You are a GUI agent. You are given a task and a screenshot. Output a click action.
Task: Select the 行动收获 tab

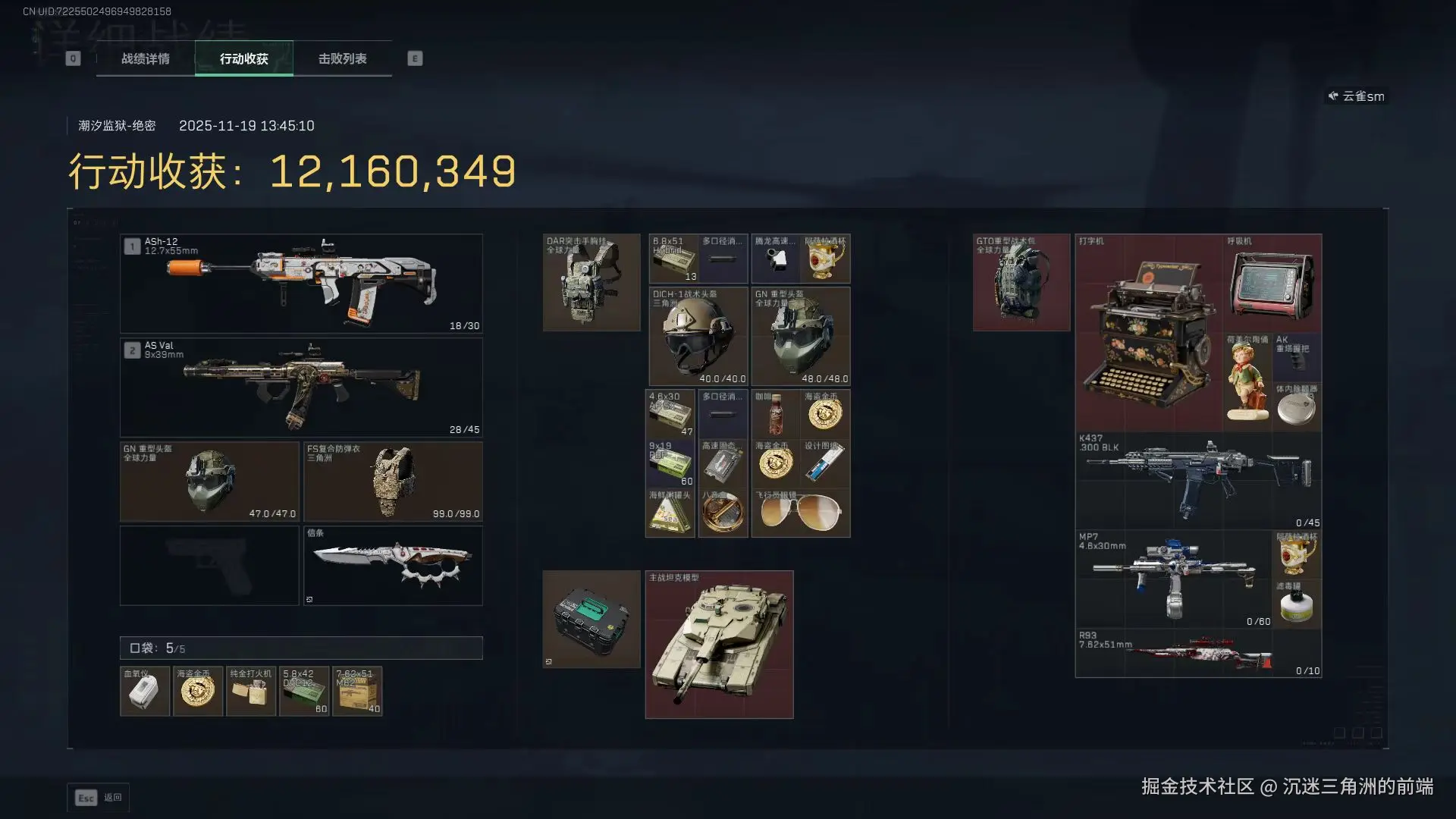[243, 58]
